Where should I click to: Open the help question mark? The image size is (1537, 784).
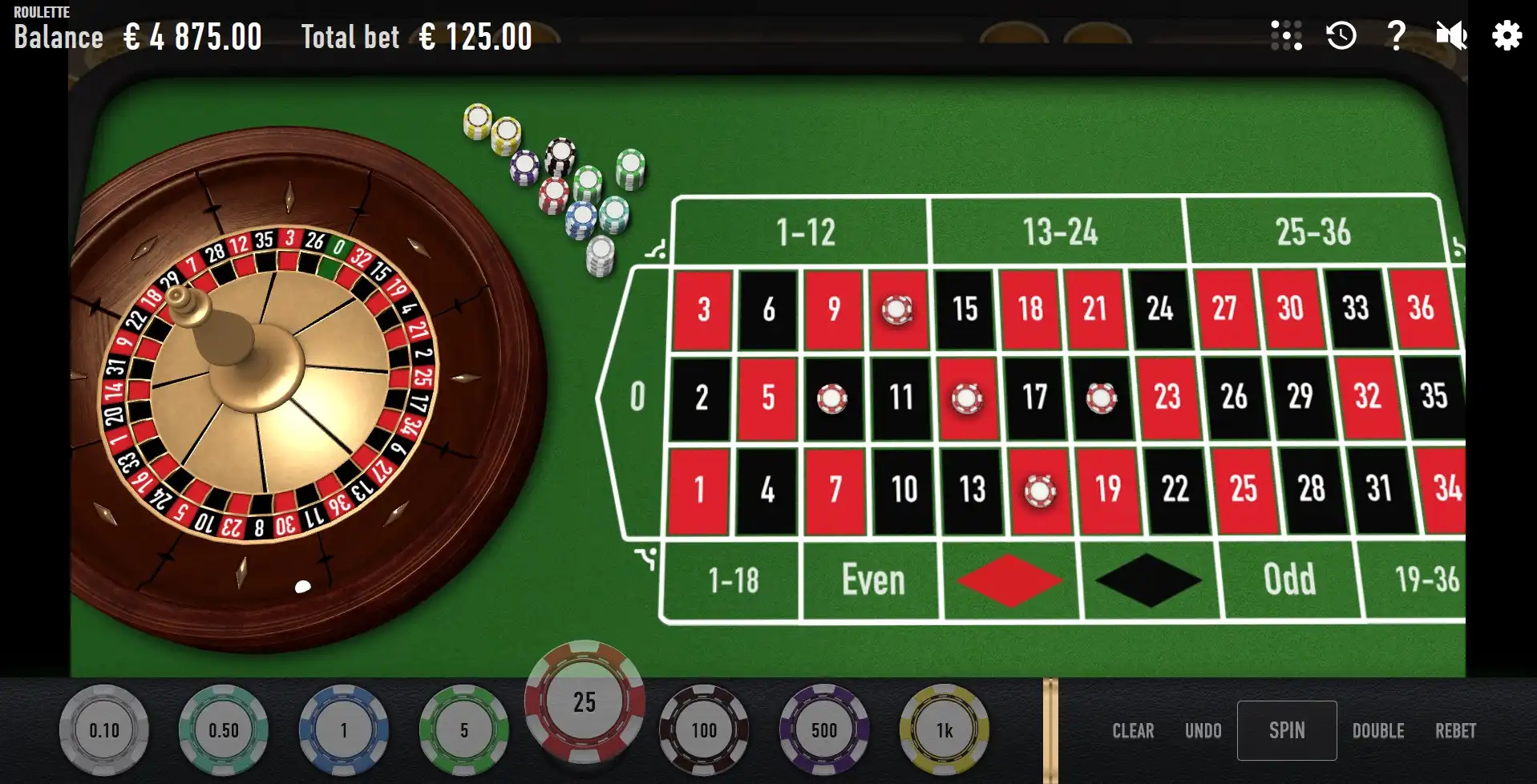[1396, 36]
